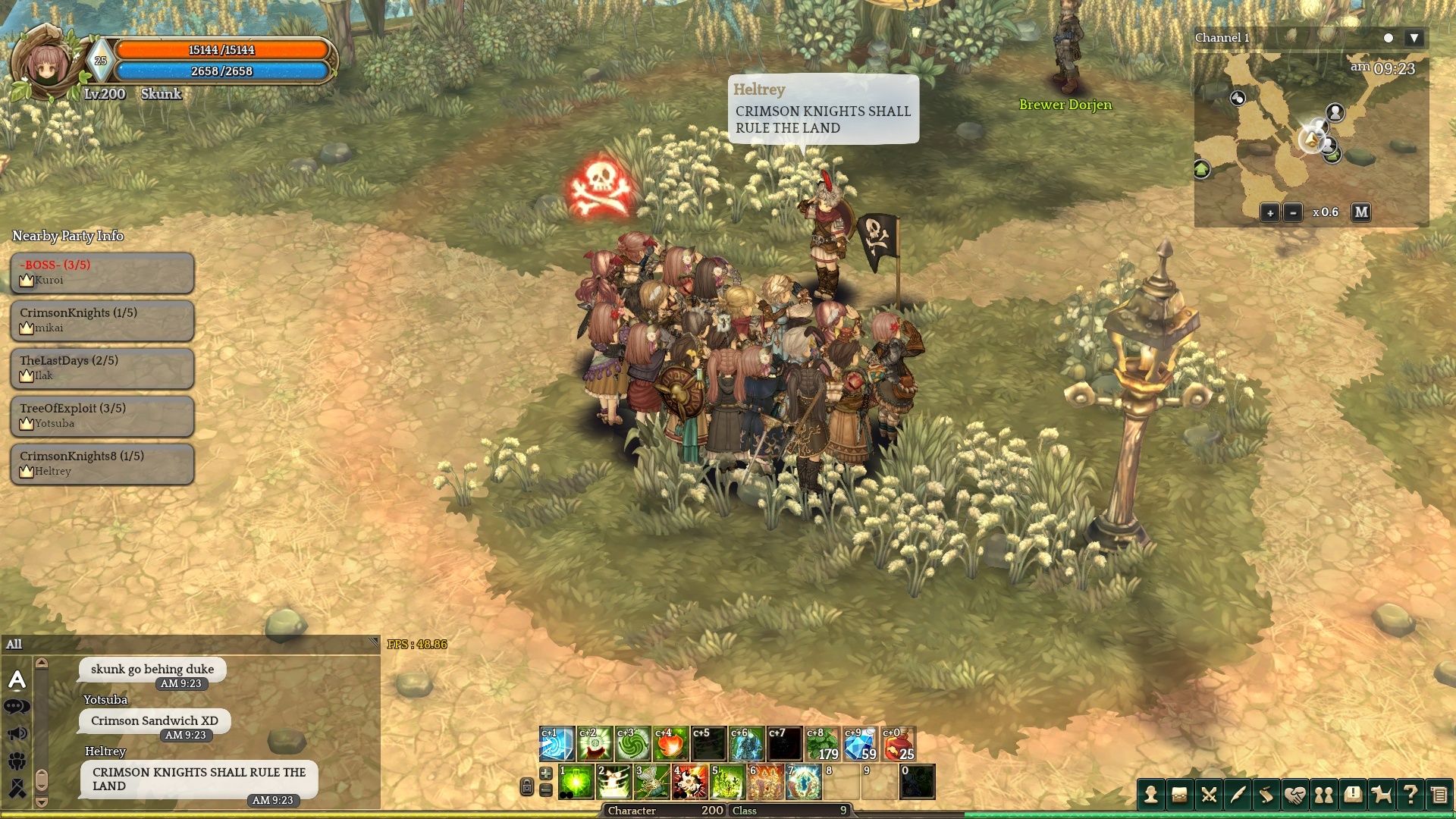
Task: Open the full map with M button
Action: [x=1361, y=212]
